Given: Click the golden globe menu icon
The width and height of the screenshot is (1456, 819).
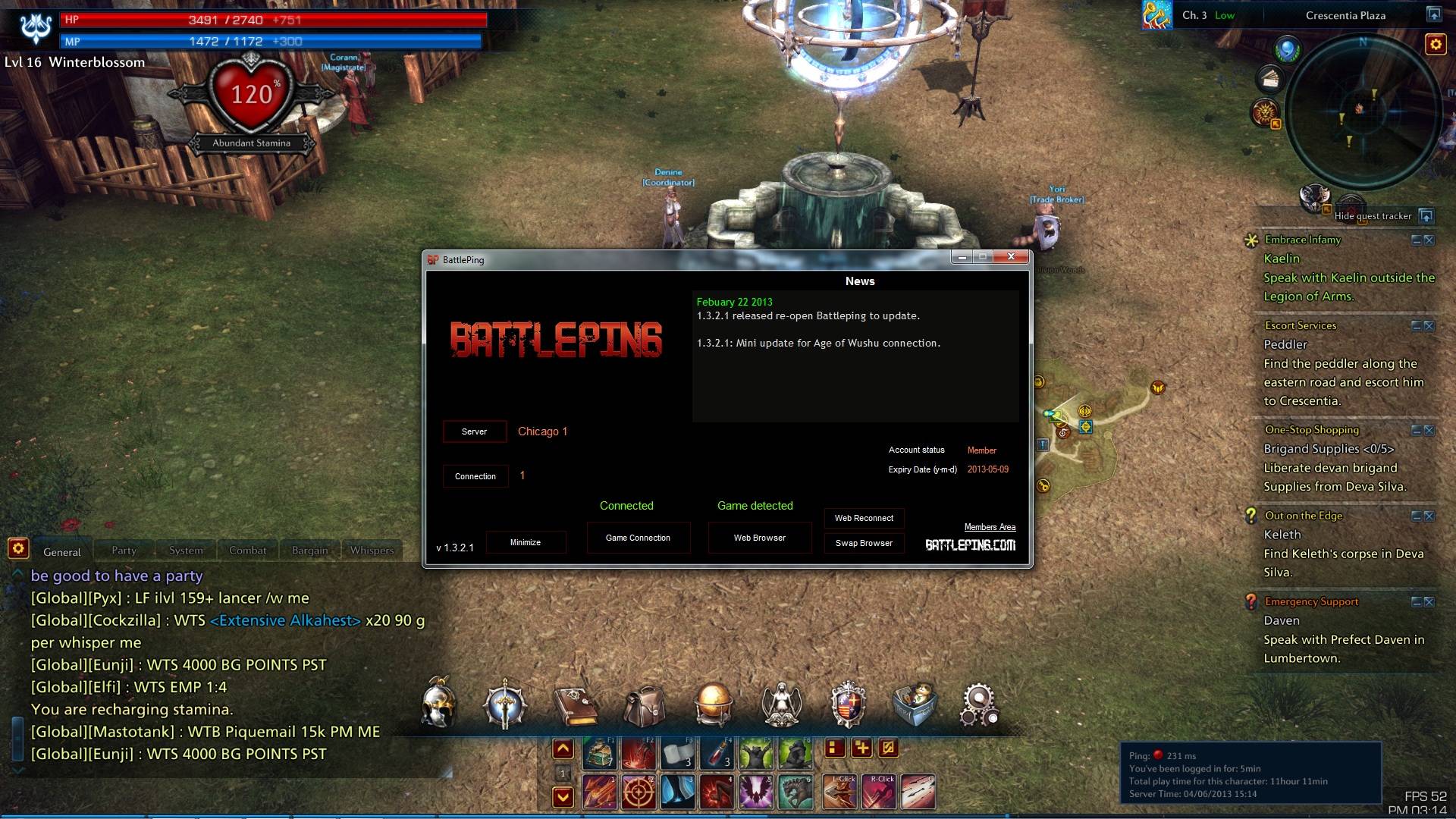Looking at the screenshot, I should (713, 704).
